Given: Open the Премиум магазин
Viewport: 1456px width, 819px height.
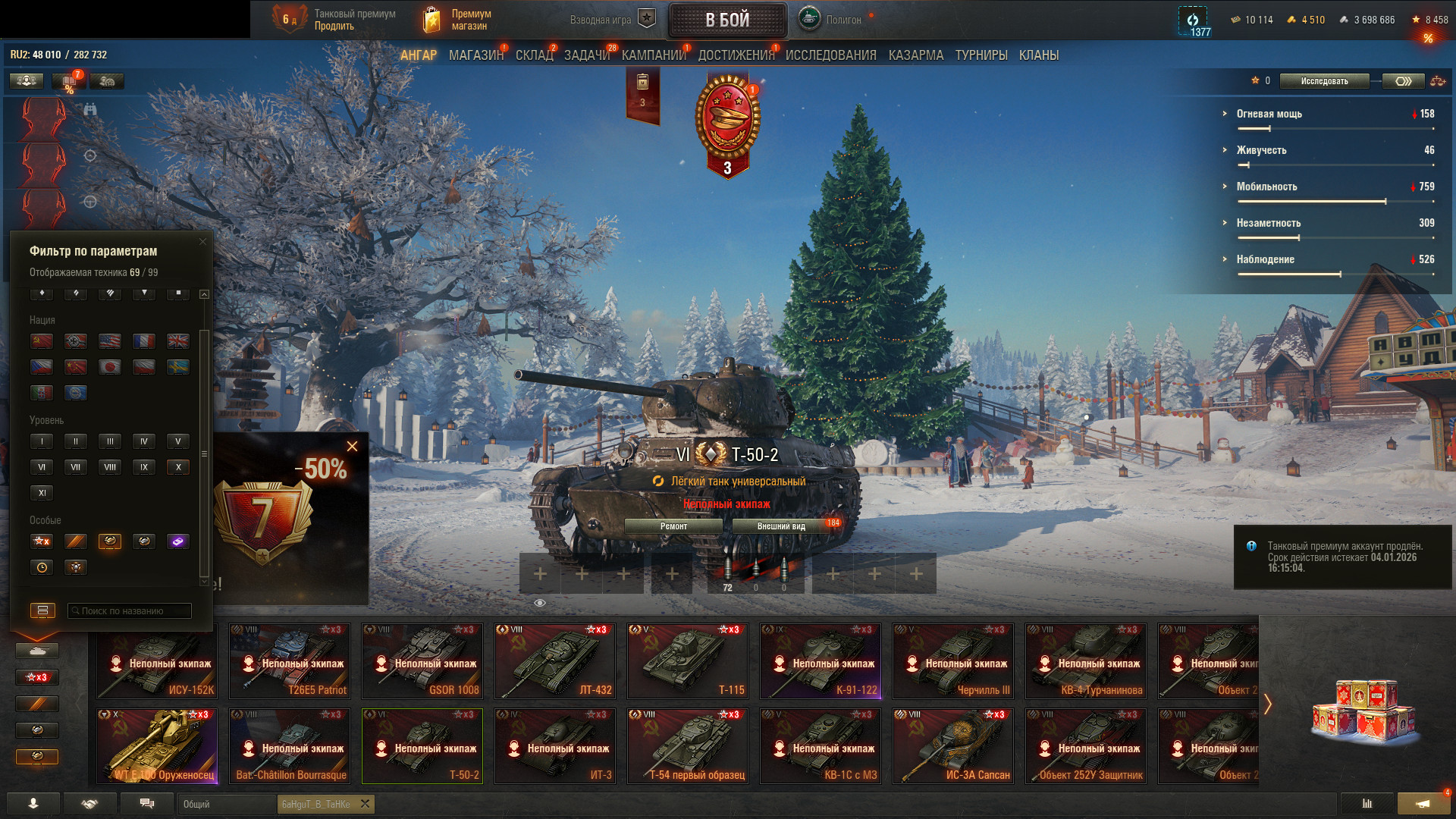Looking at the screenshot, I should coord(457,20).
